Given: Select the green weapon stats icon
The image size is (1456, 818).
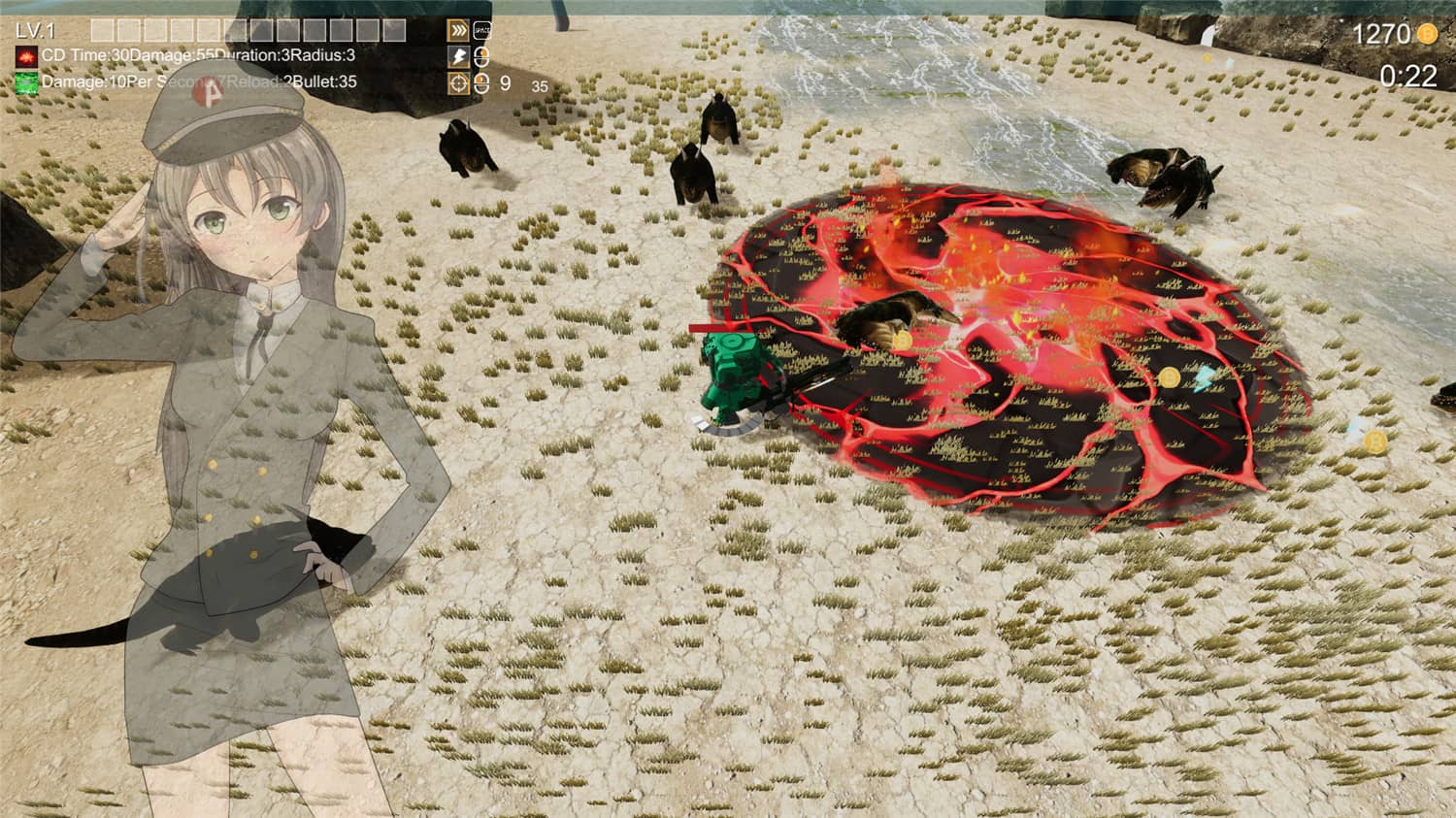Looking at the screenshot, I should point(26,82).
